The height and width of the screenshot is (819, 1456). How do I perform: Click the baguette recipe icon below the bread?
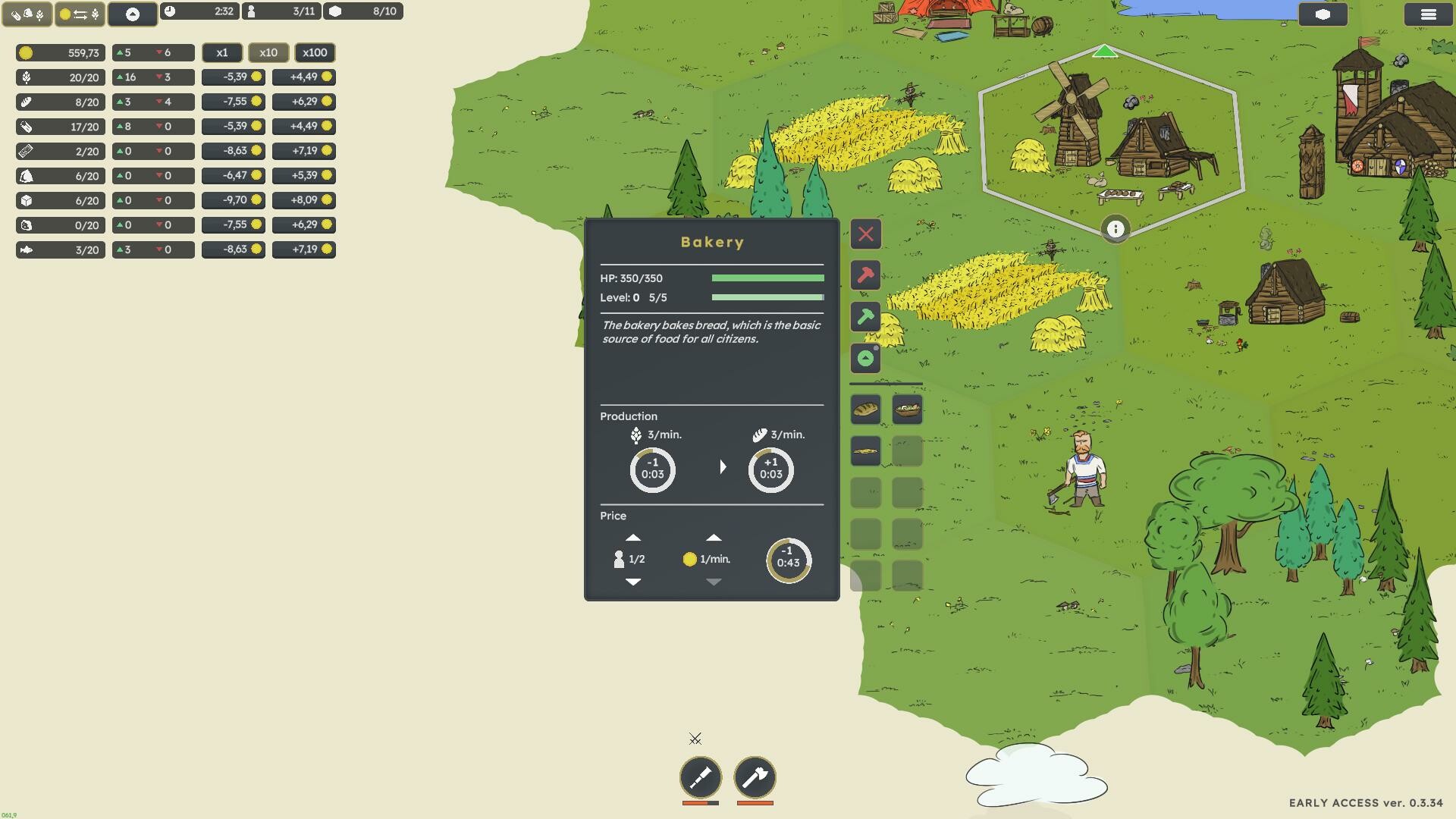pos(865,450)
